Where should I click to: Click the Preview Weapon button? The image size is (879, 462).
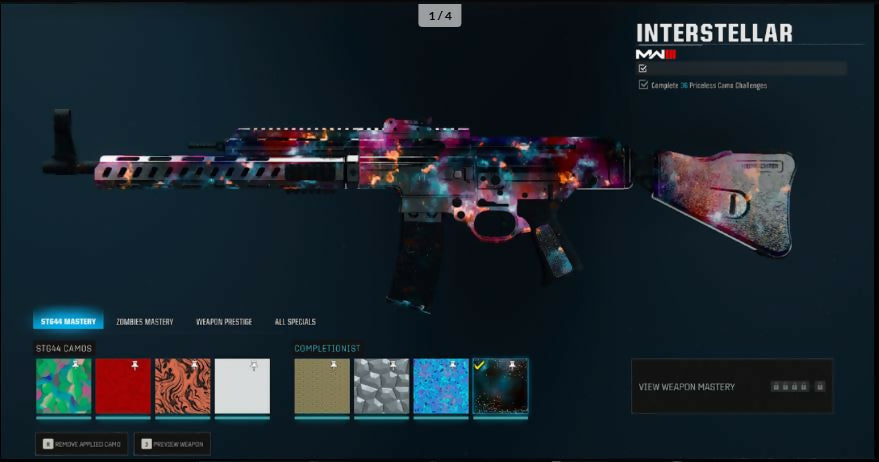[172, 443]
